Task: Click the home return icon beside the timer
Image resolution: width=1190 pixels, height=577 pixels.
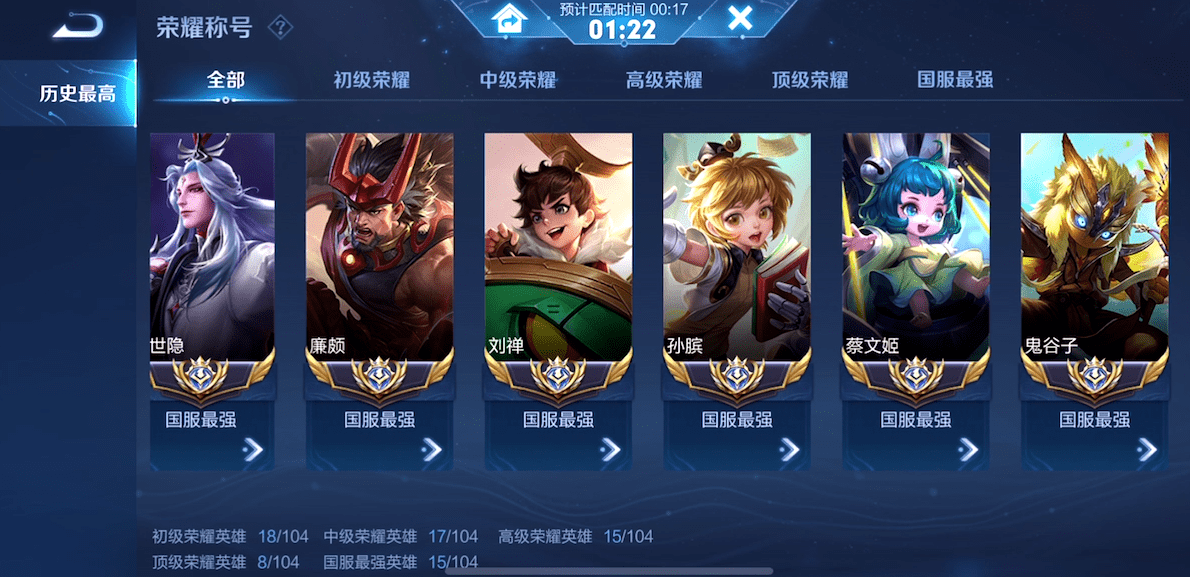Action: pyautogui.click(x=509, y=18)
